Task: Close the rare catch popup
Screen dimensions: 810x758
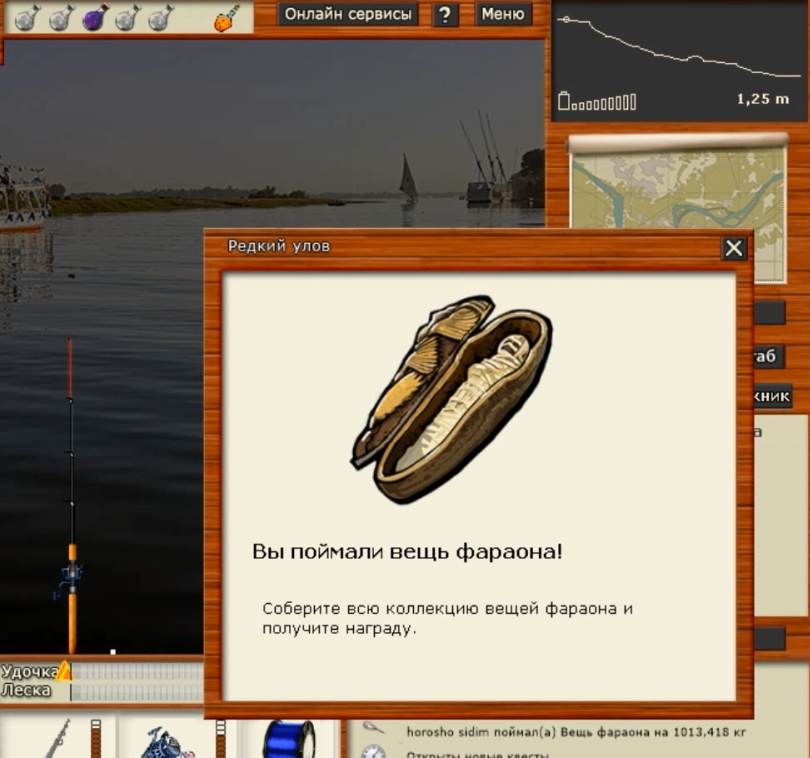Action: click(734, 248)
